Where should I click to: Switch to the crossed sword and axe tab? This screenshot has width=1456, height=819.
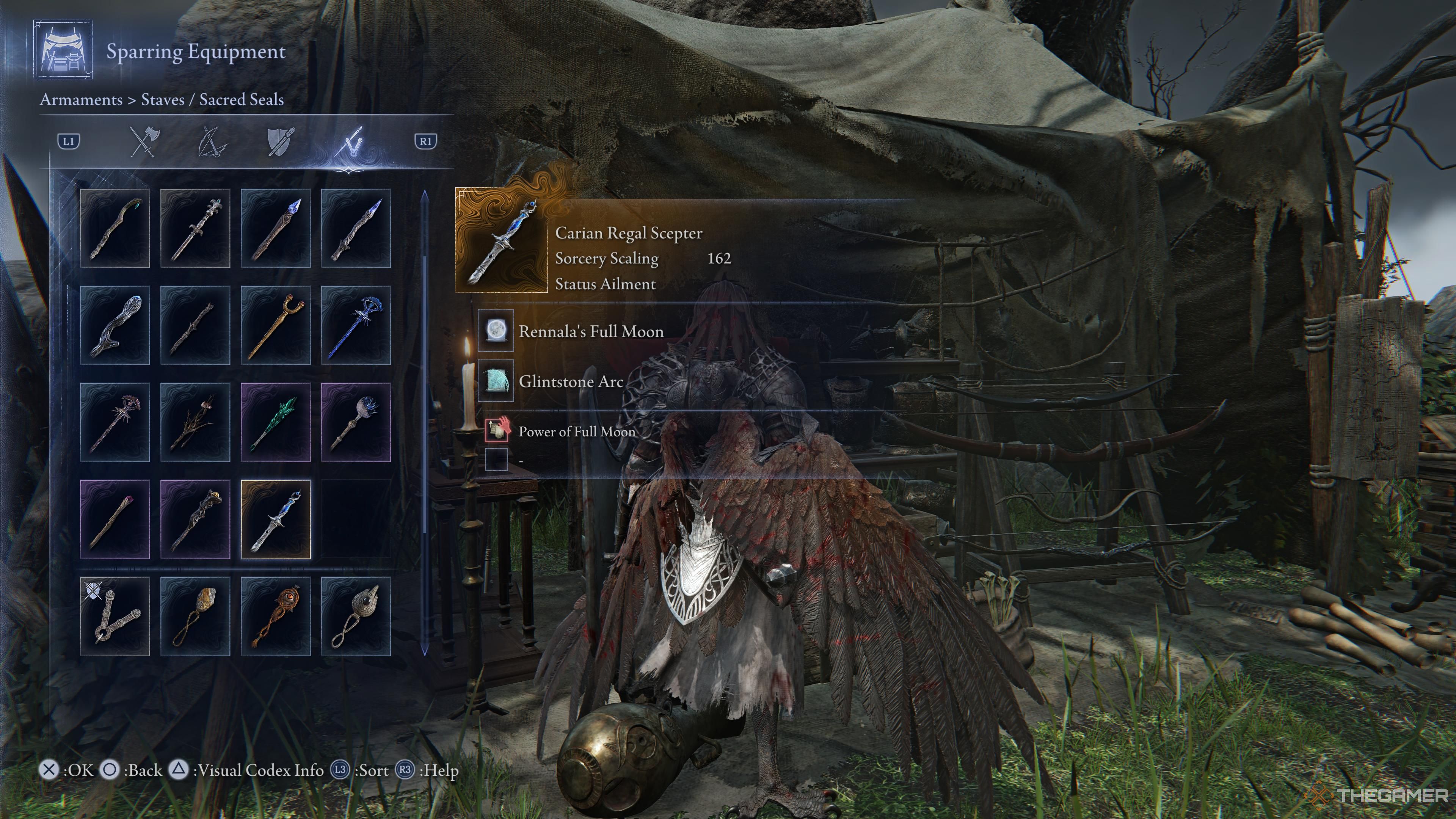click(145, 141)
